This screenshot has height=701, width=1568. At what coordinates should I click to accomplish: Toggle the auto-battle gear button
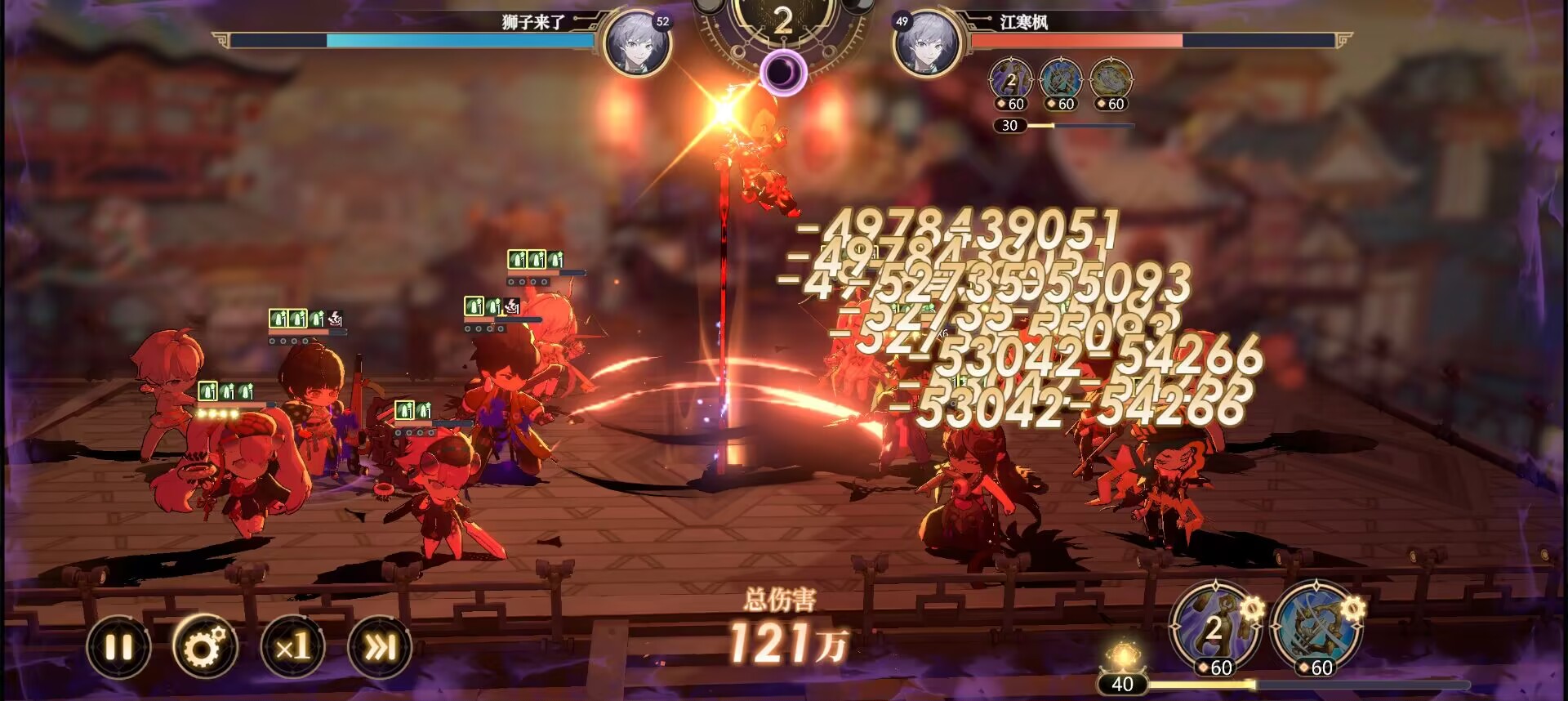tap(205, 647)
